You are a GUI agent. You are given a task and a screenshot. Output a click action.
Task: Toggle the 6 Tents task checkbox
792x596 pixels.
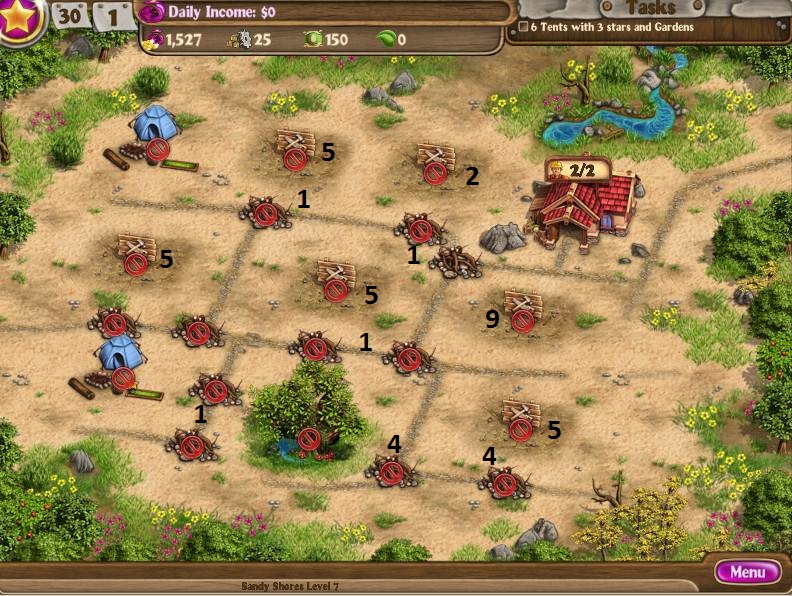pyautogui.click(x=523, y=27)
